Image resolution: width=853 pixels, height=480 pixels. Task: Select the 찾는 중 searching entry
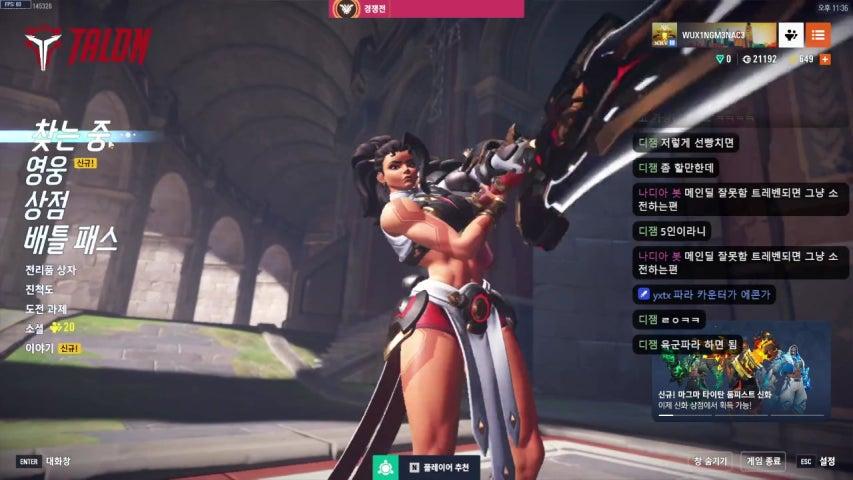pos(70,132)
